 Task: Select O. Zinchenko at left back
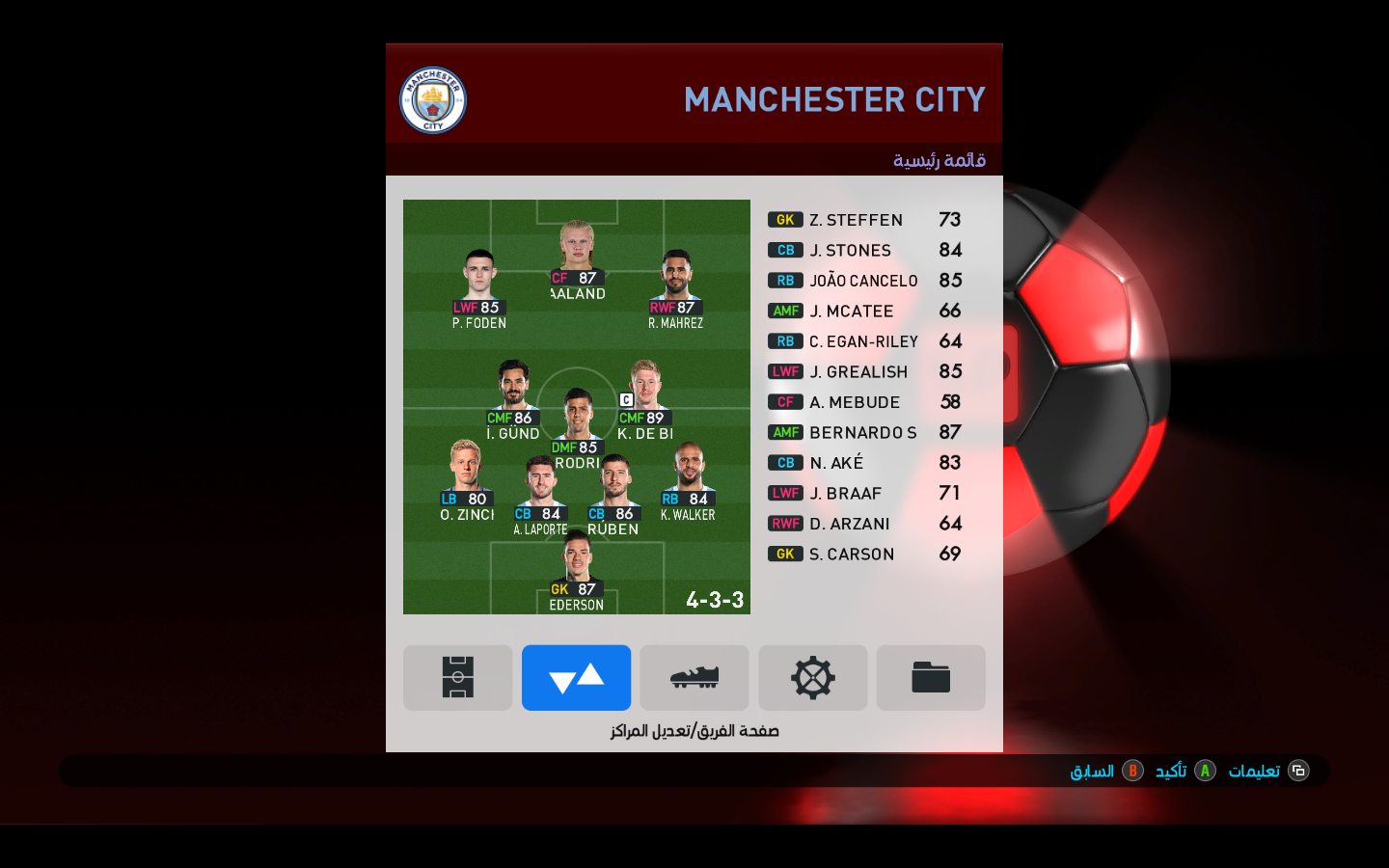[467, 482]
